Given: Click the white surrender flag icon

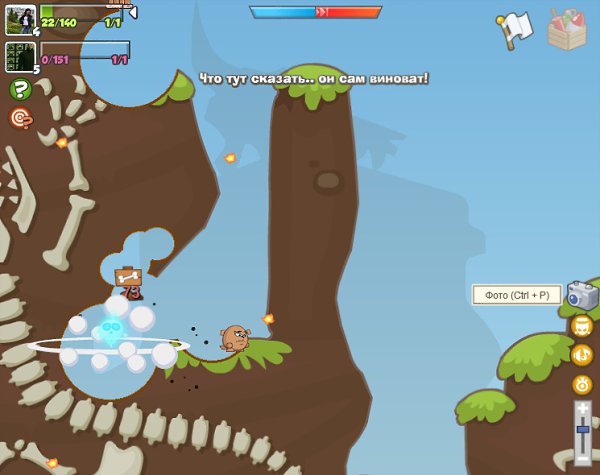Looking at the screenshot, I should click(x=515, y=30).
